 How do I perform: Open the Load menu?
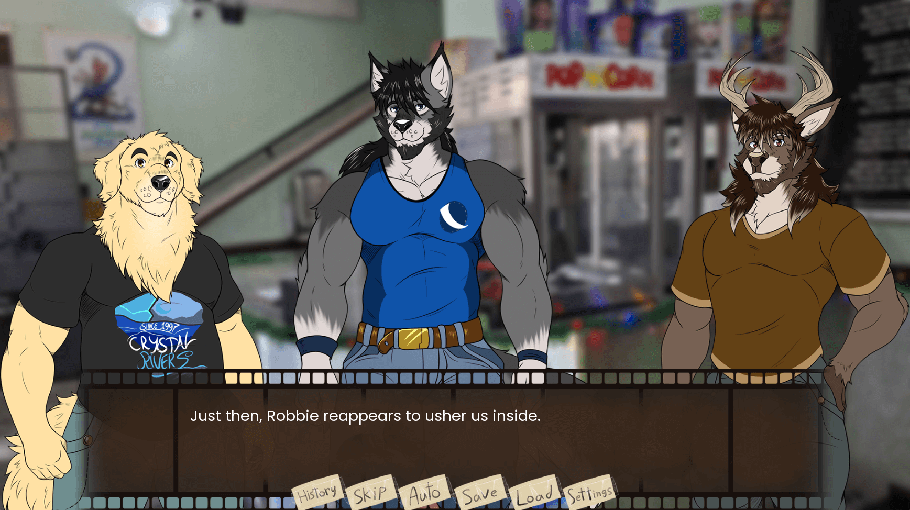coord(534,494)
